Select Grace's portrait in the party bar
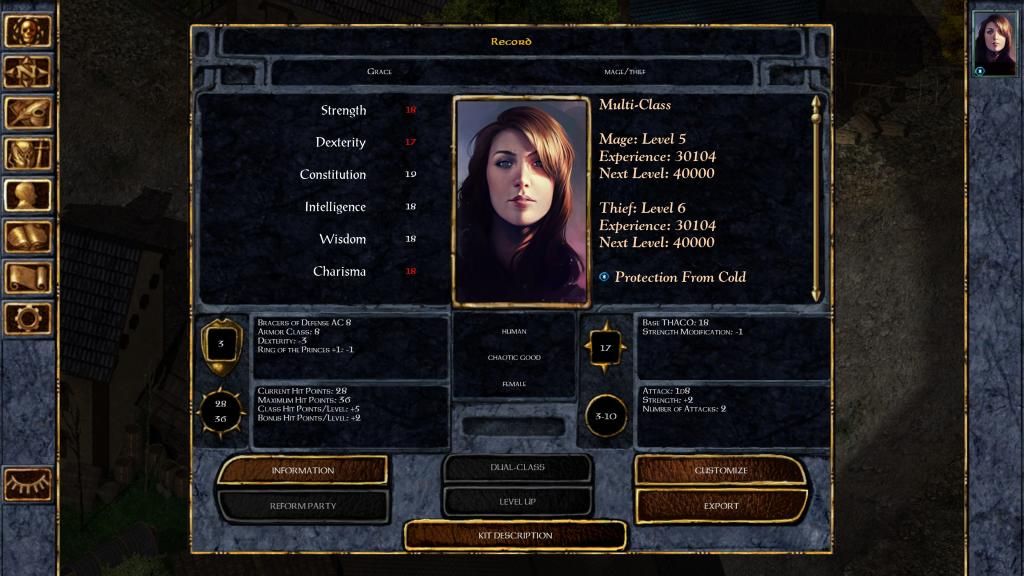 click(994, 43)
